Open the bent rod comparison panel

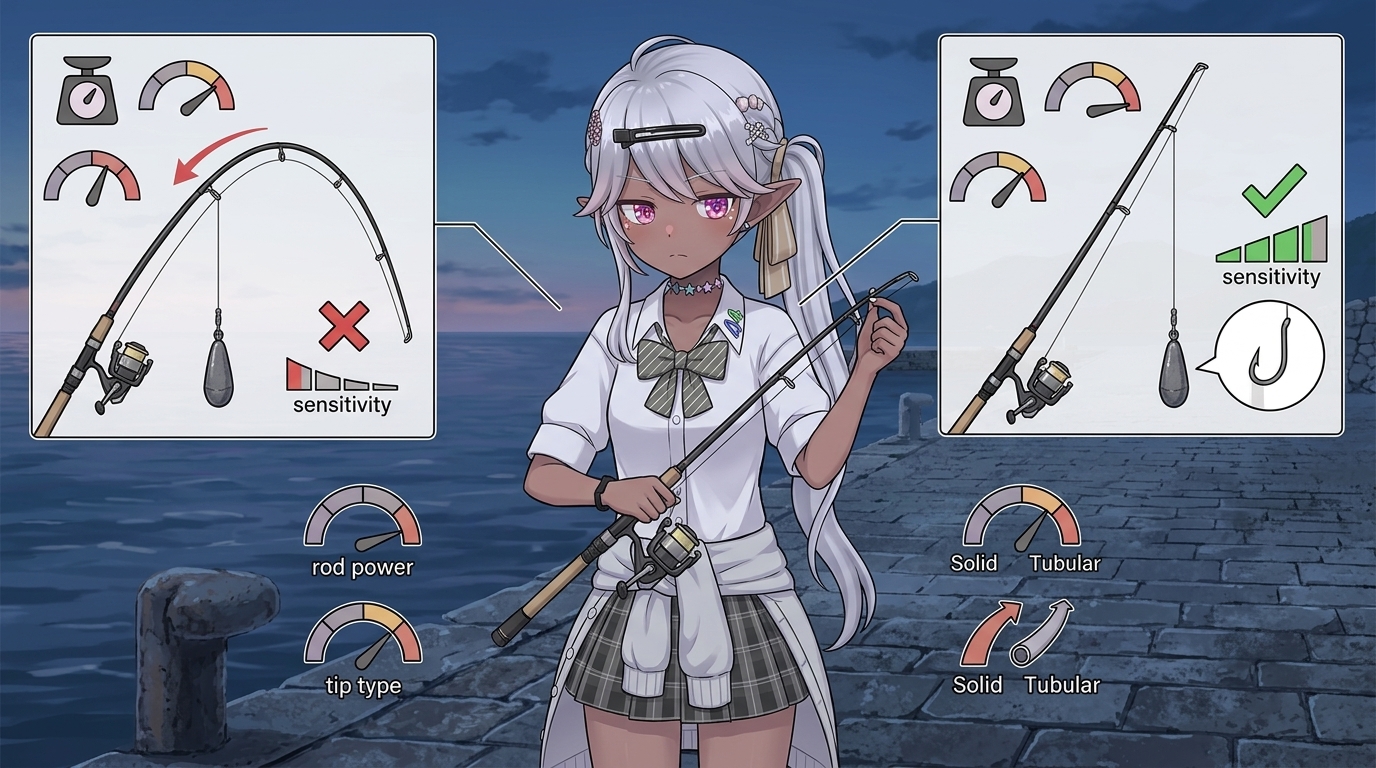(233, 236)
